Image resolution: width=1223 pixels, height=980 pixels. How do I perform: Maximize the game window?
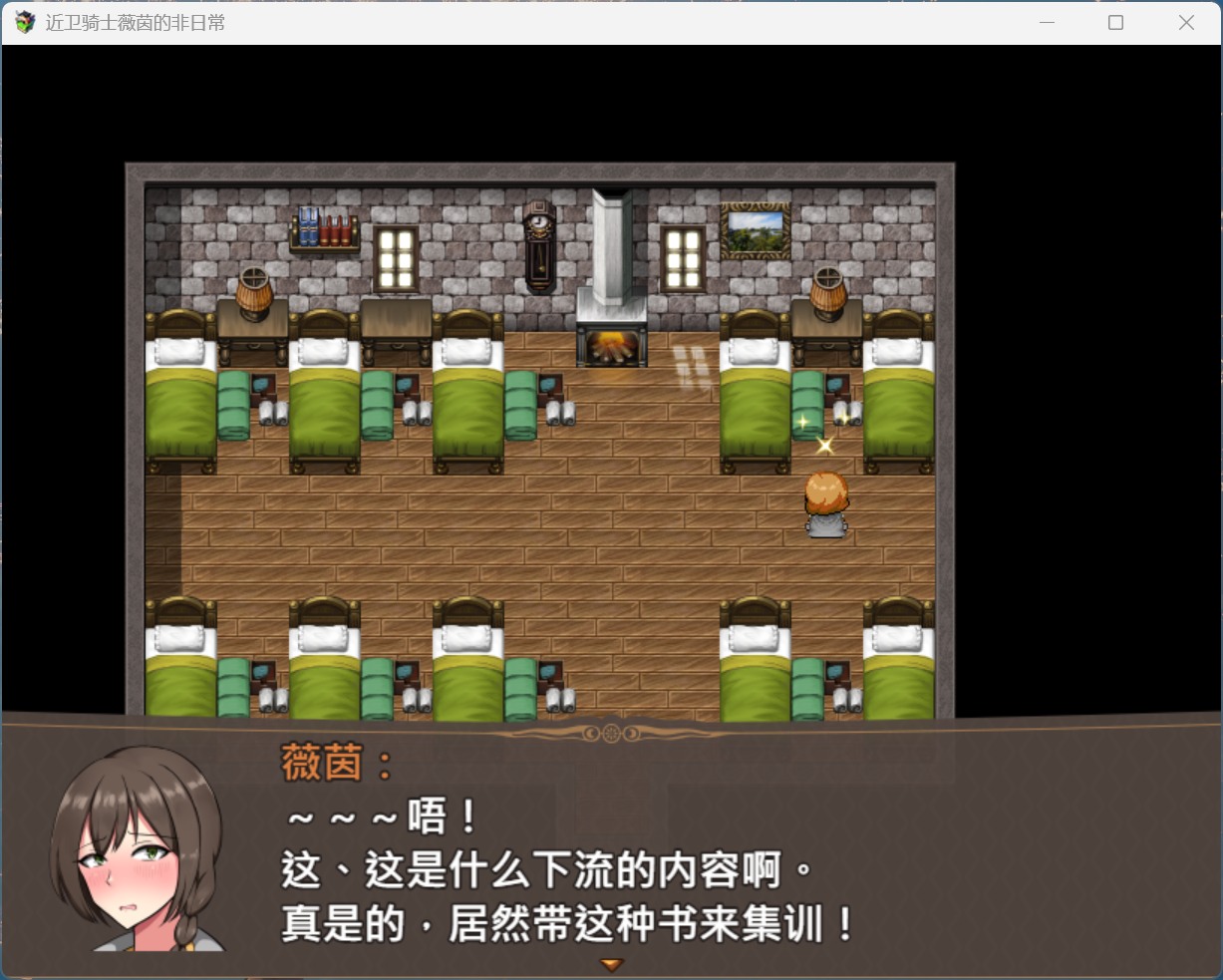point(1115,23)
